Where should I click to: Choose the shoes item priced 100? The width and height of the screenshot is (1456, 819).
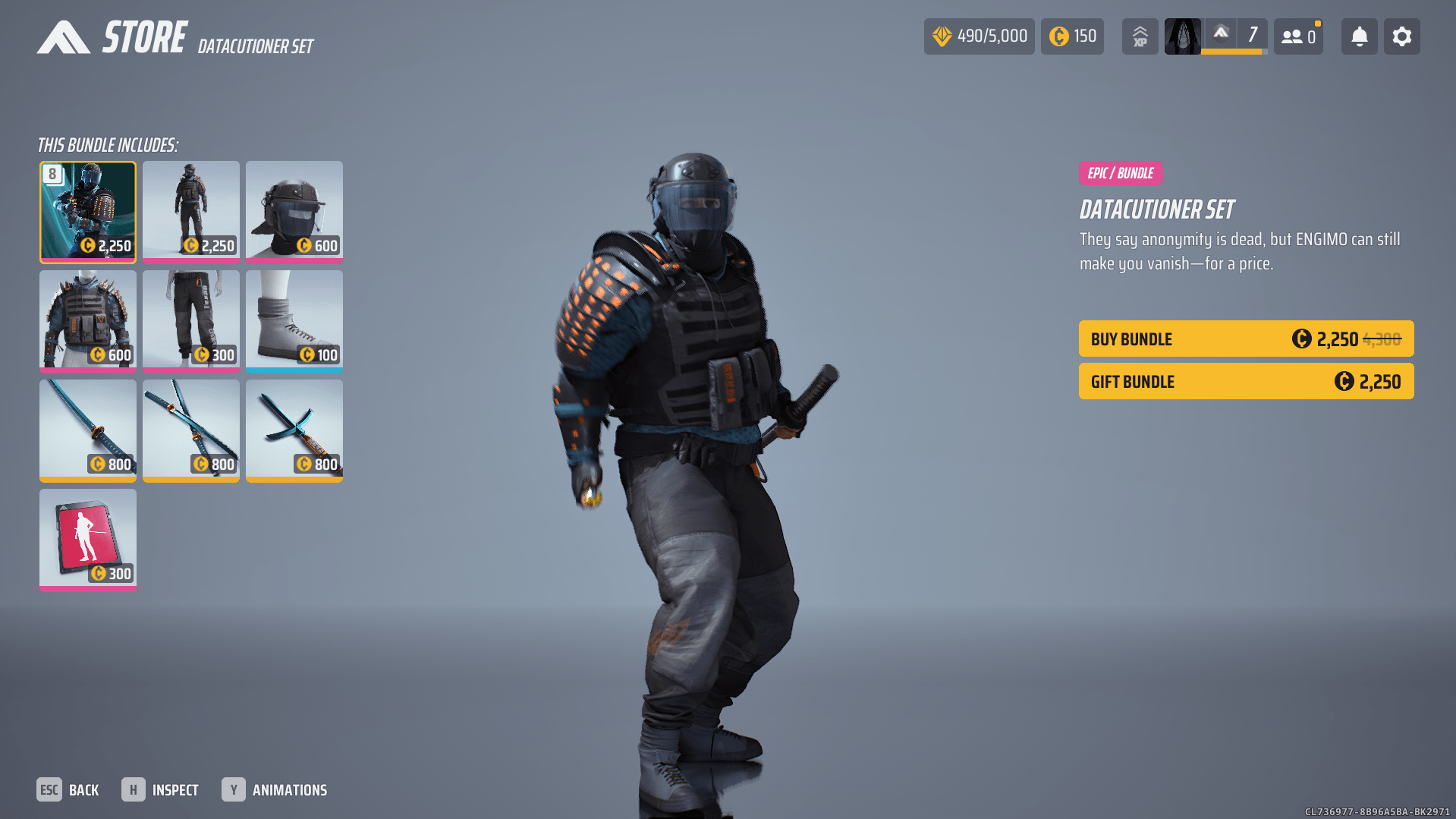294,321
